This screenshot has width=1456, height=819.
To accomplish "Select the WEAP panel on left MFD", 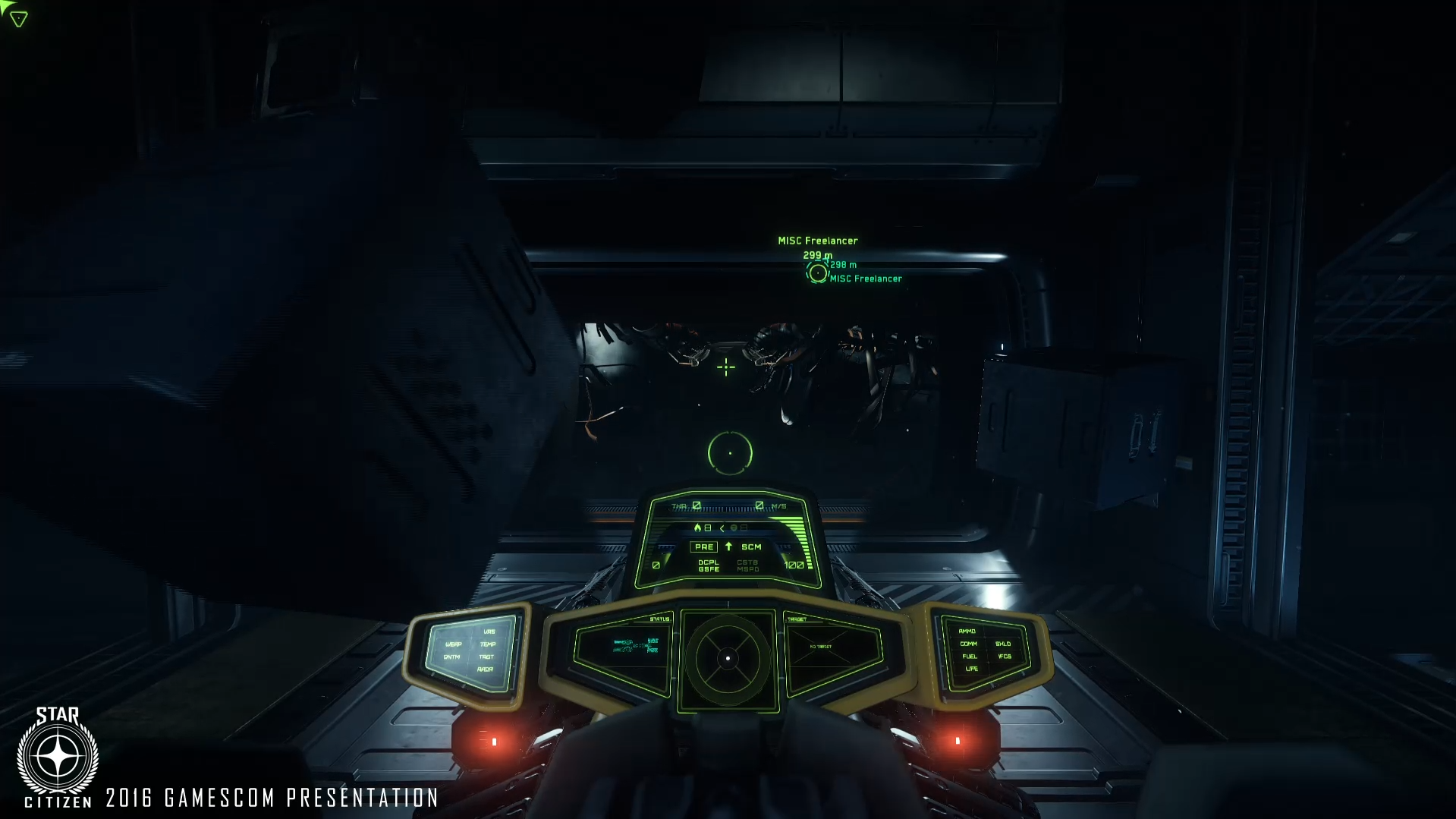I will [454, 644].
